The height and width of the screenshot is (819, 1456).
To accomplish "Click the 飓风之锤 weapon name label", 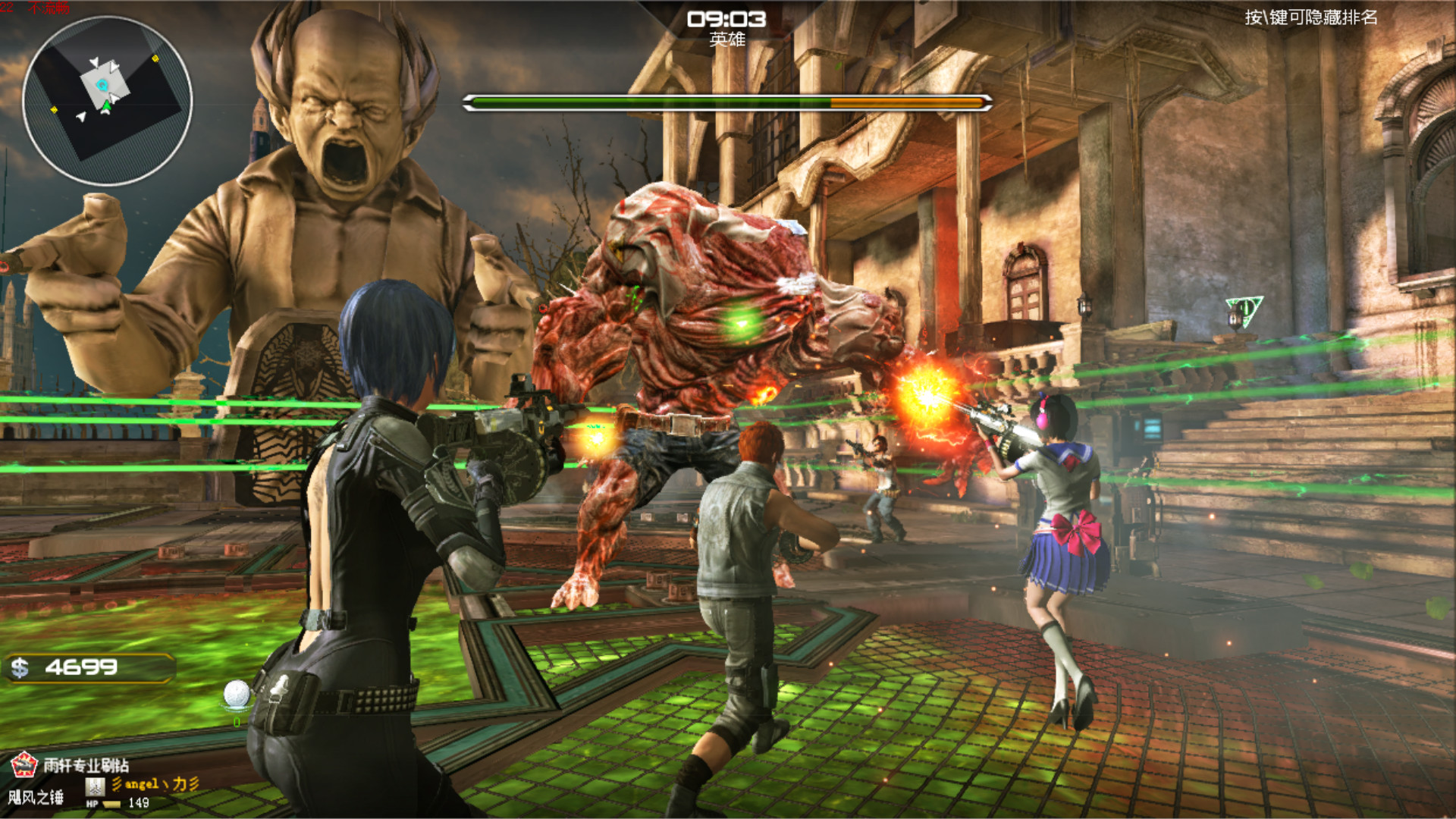I will [36, 797].
